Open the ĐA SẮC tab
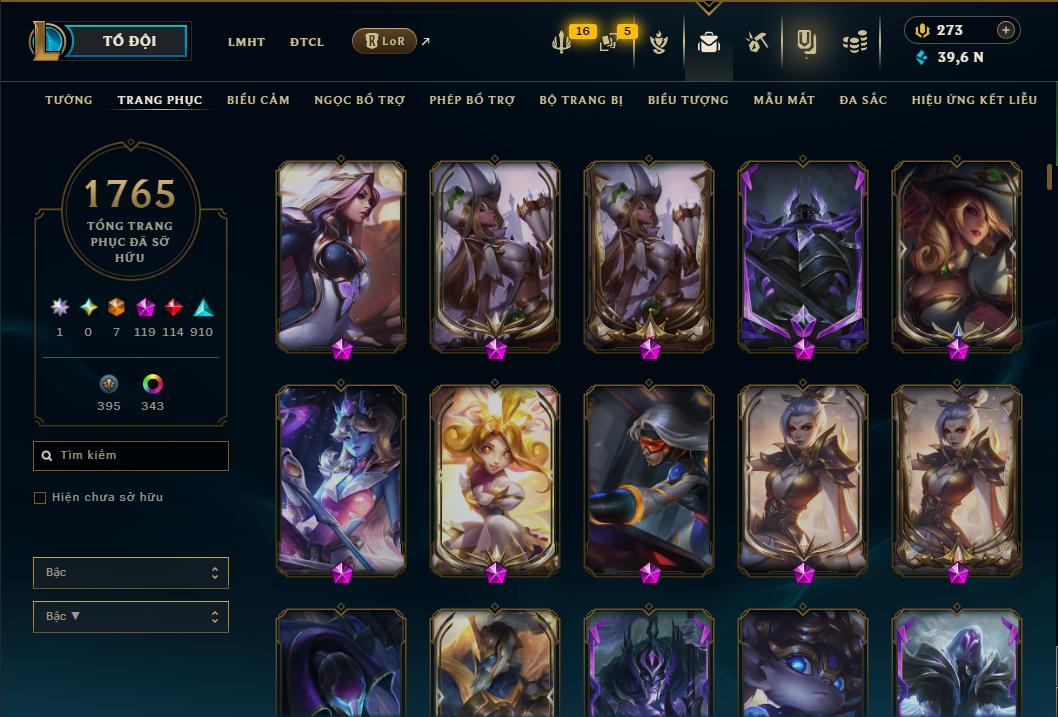Screen dimensions: 1058x717 tap(863, 100)
